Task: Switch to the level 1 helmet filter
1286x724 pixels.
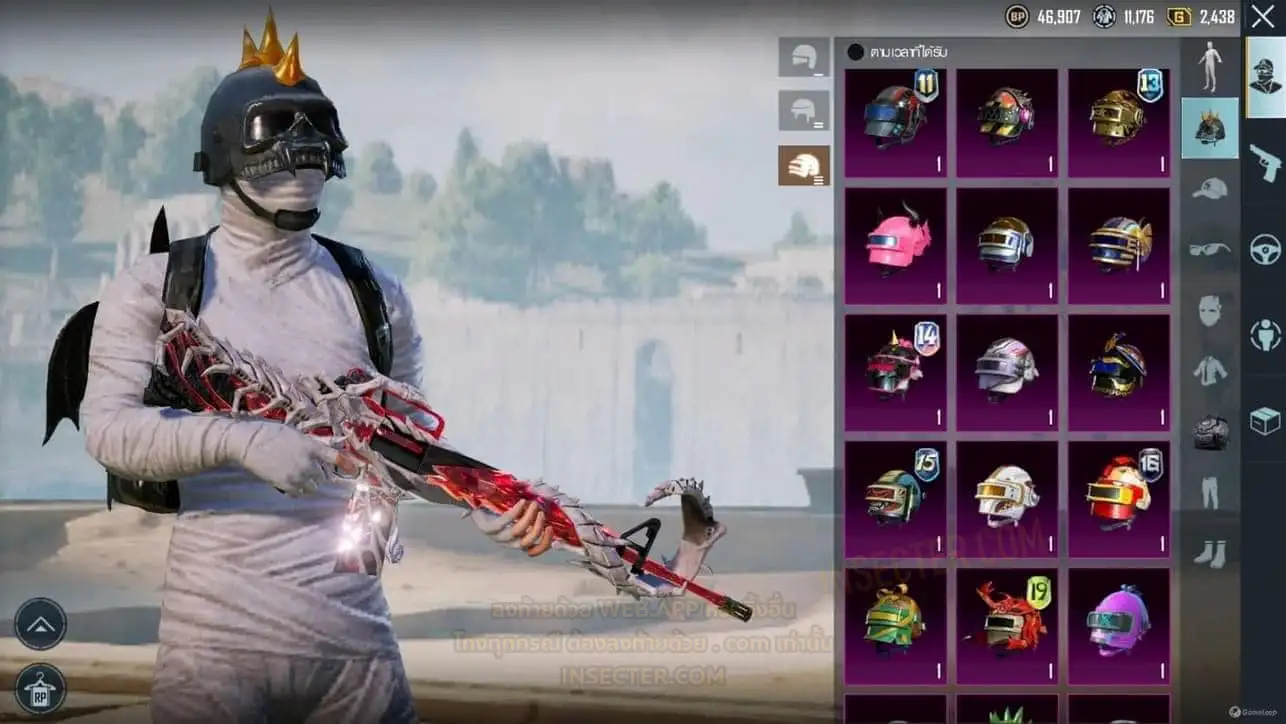Action: [804, 58]
